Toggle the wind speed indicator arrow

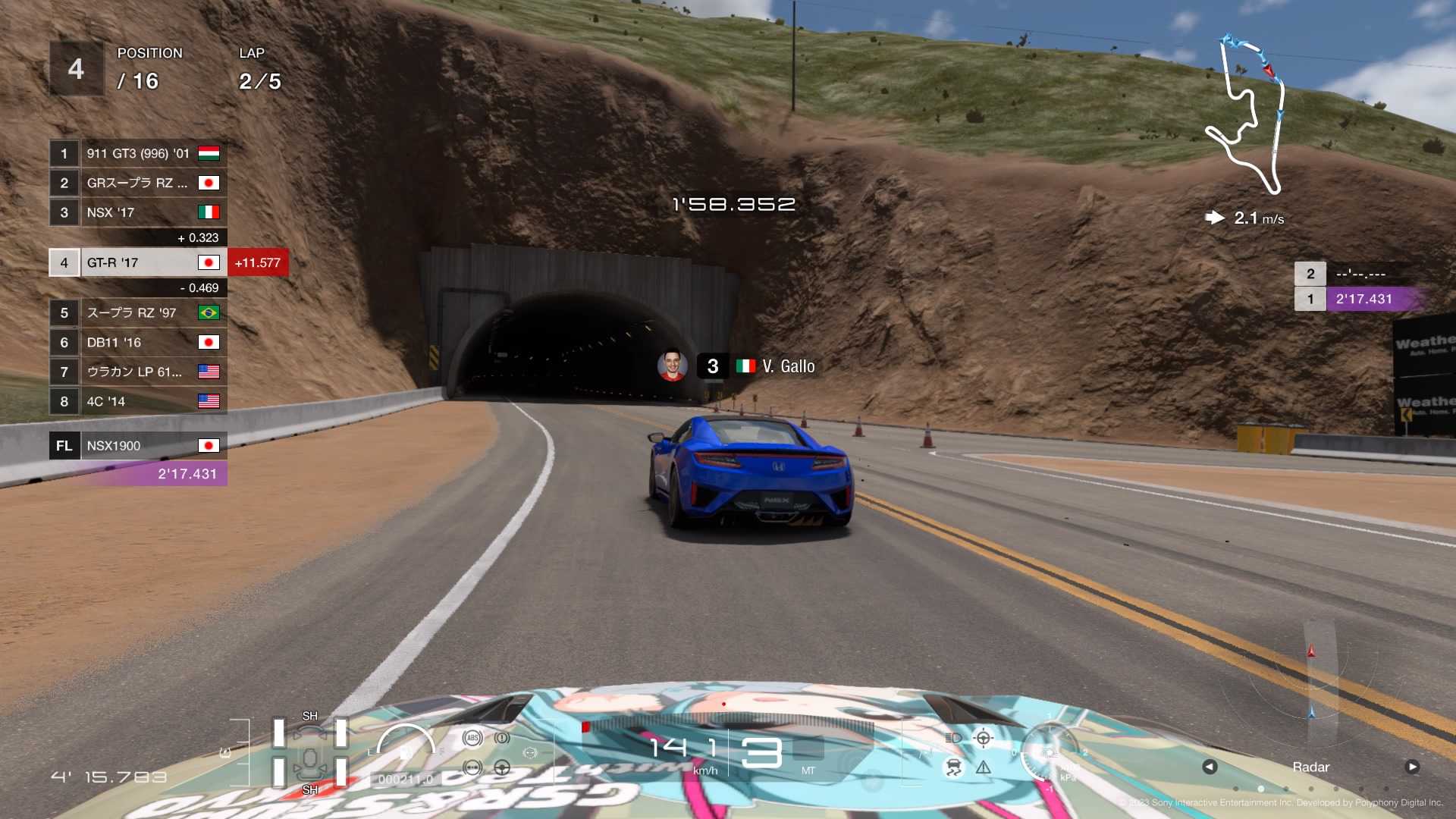pos(1216,217)
